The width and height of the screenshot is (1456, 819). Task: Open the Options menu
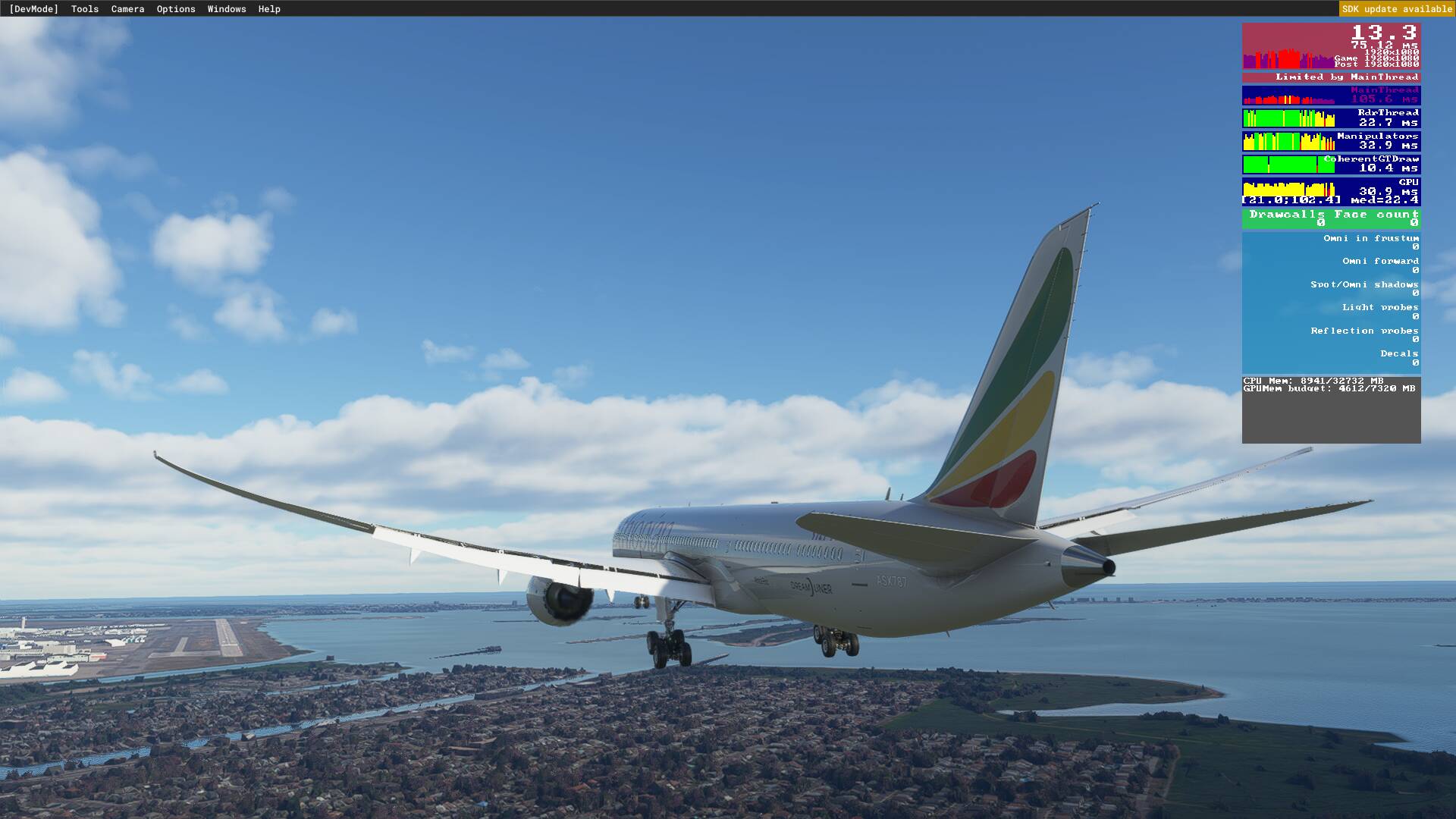tap(175, 8)
